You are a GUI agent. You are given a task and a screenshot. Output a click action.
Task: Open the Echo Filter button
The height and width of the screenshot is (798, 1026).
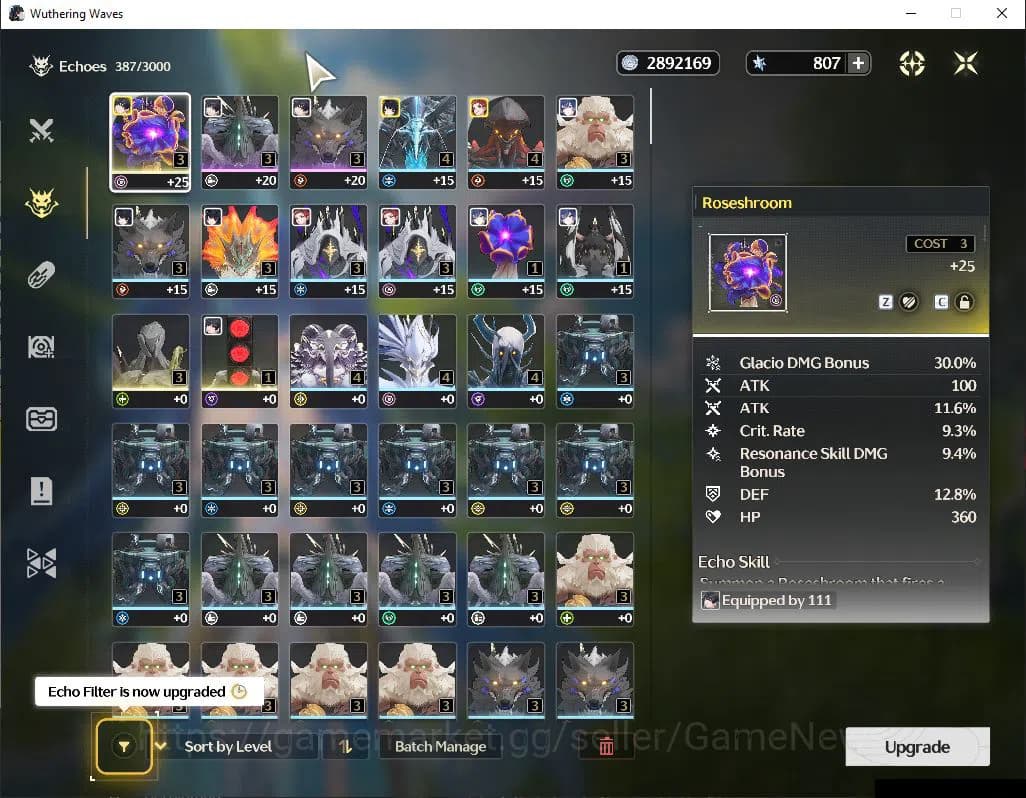click(123, 746)
